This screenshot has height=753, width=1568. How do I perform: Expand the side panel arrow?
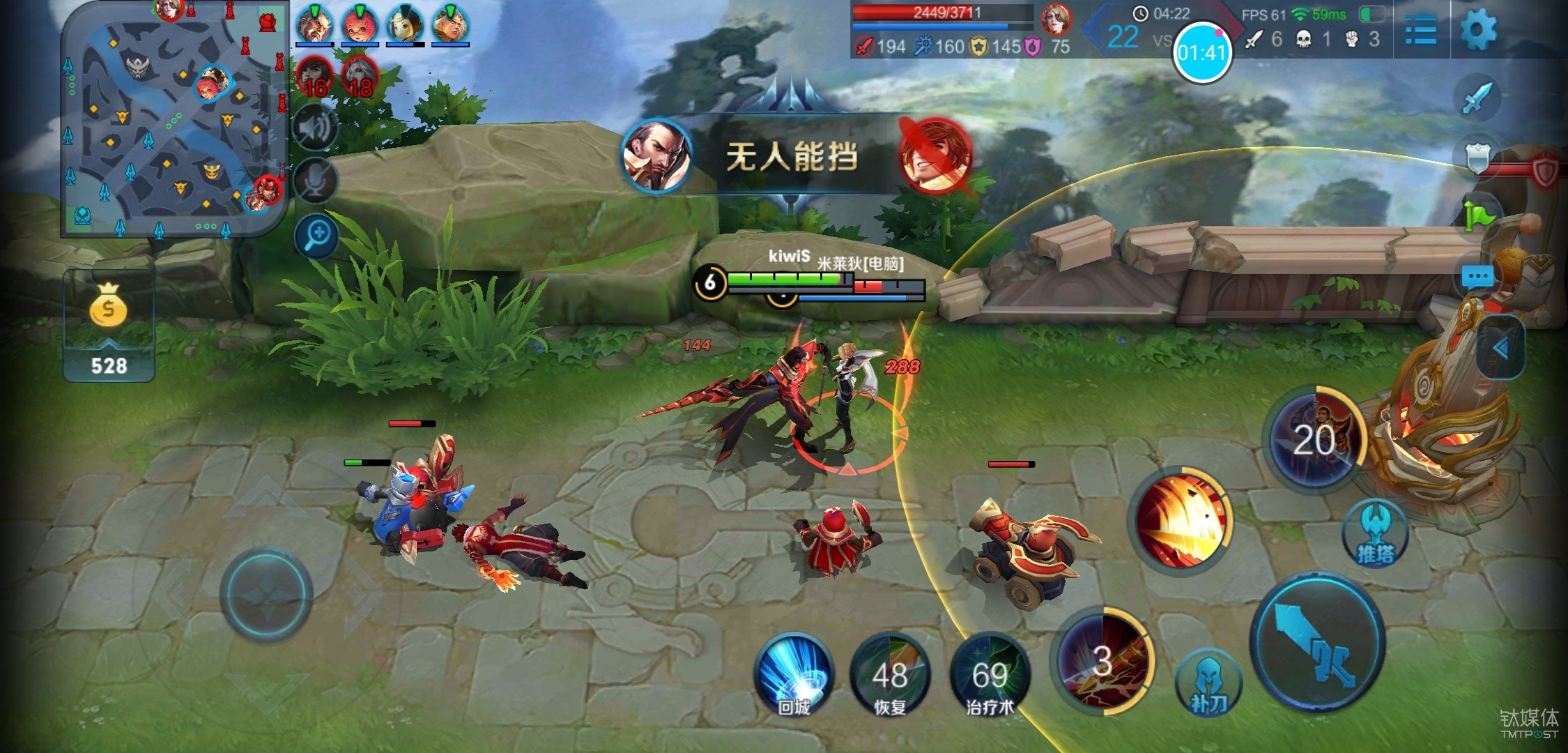coord(1500,347)
